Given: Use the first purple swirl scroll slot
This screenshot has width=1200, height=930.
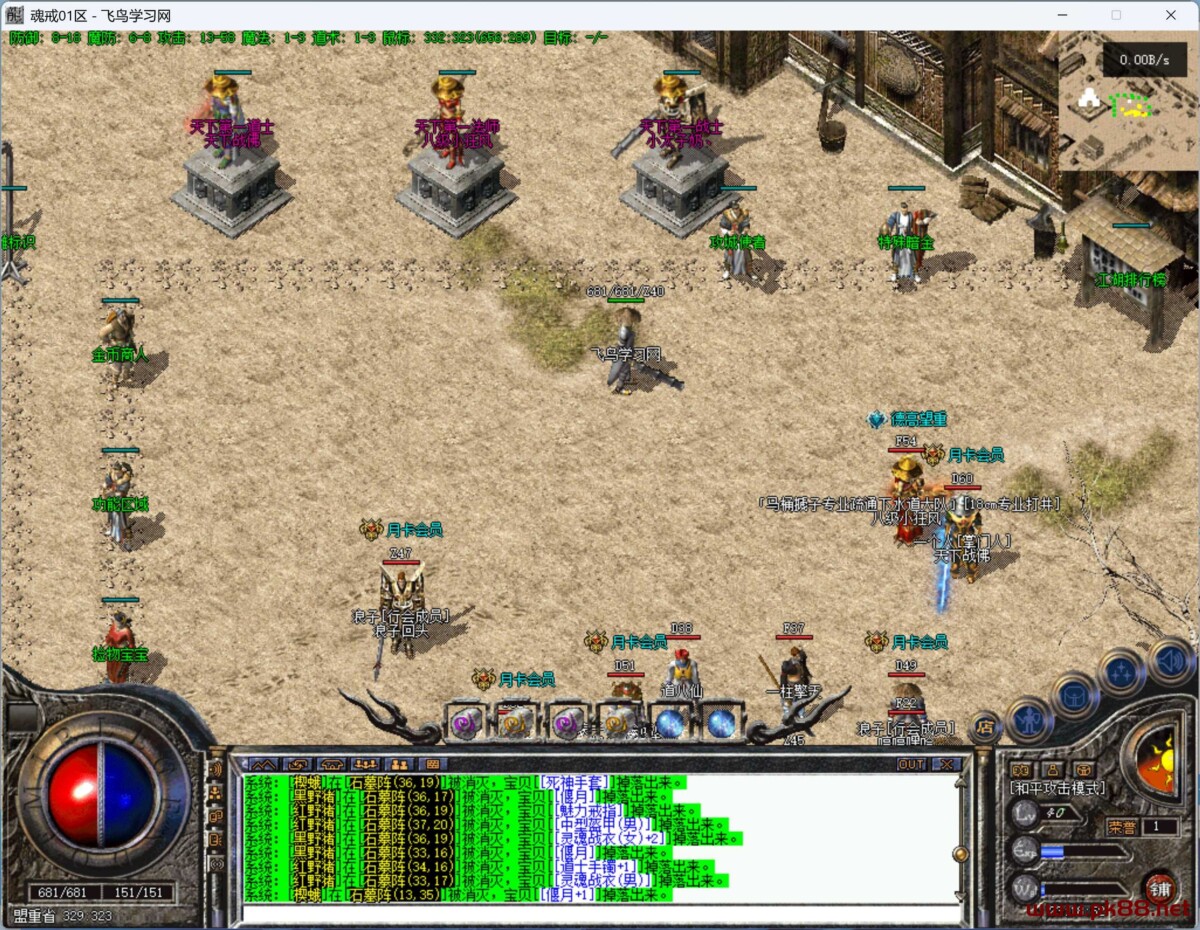Looking at the screenshot, I should point(465,723).
